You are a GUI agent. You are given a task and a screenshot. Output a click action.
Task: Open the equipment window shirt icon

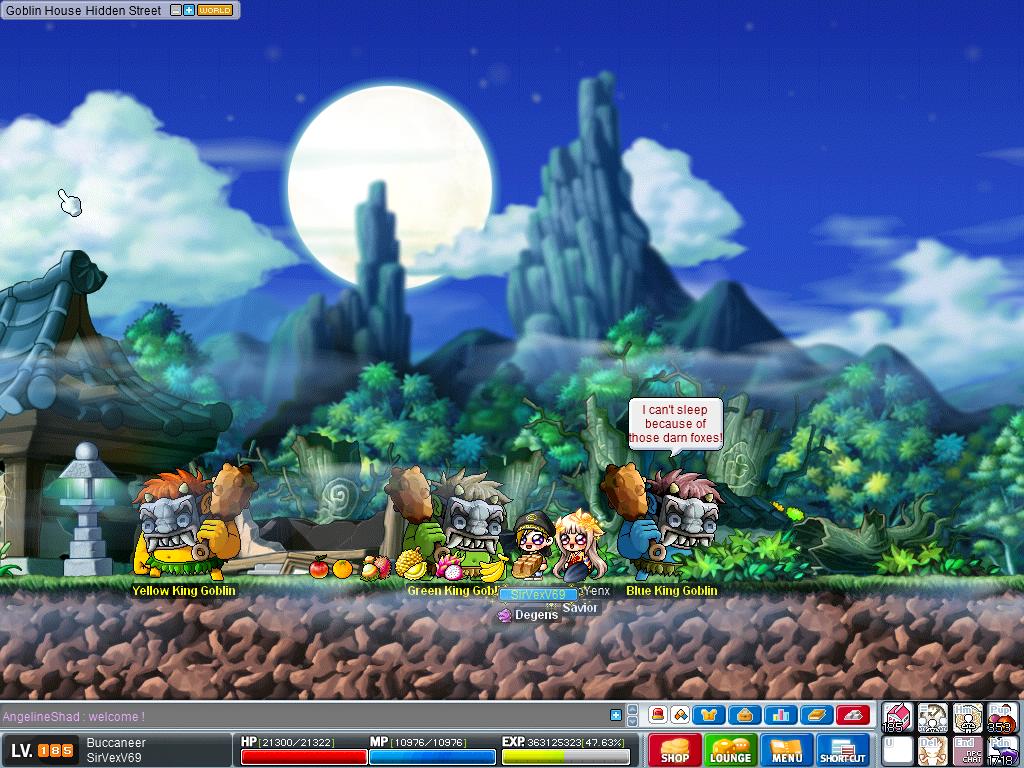point(709,715)
